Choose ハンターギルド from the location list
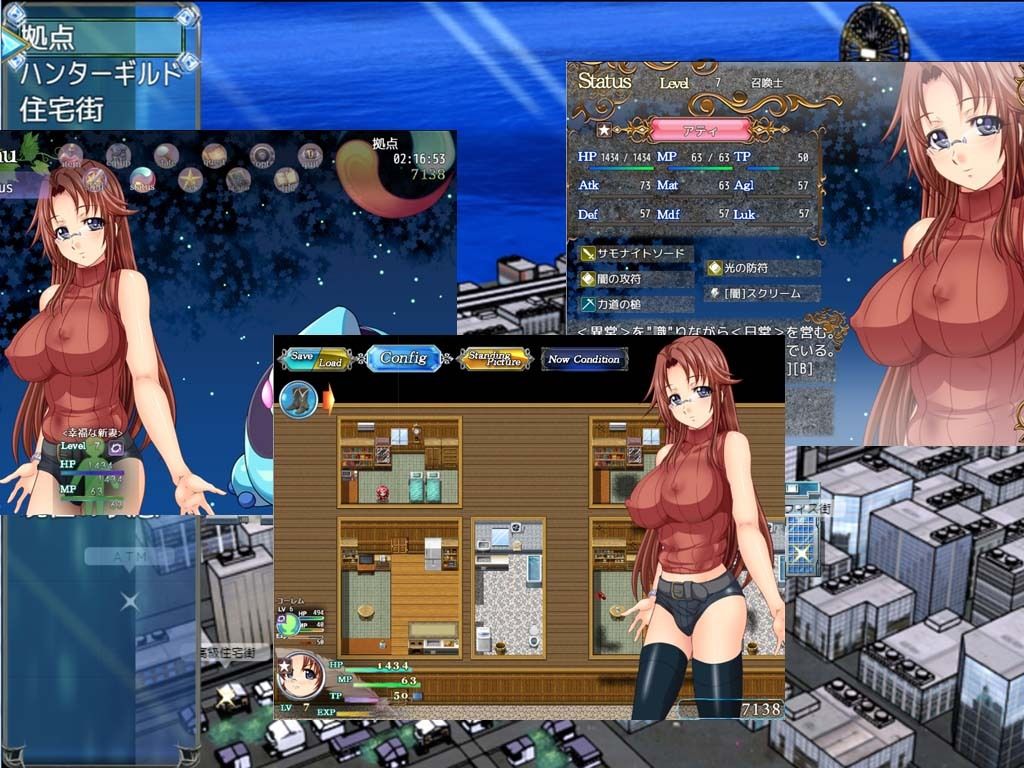1024x768 pixels. coord(100,73)
